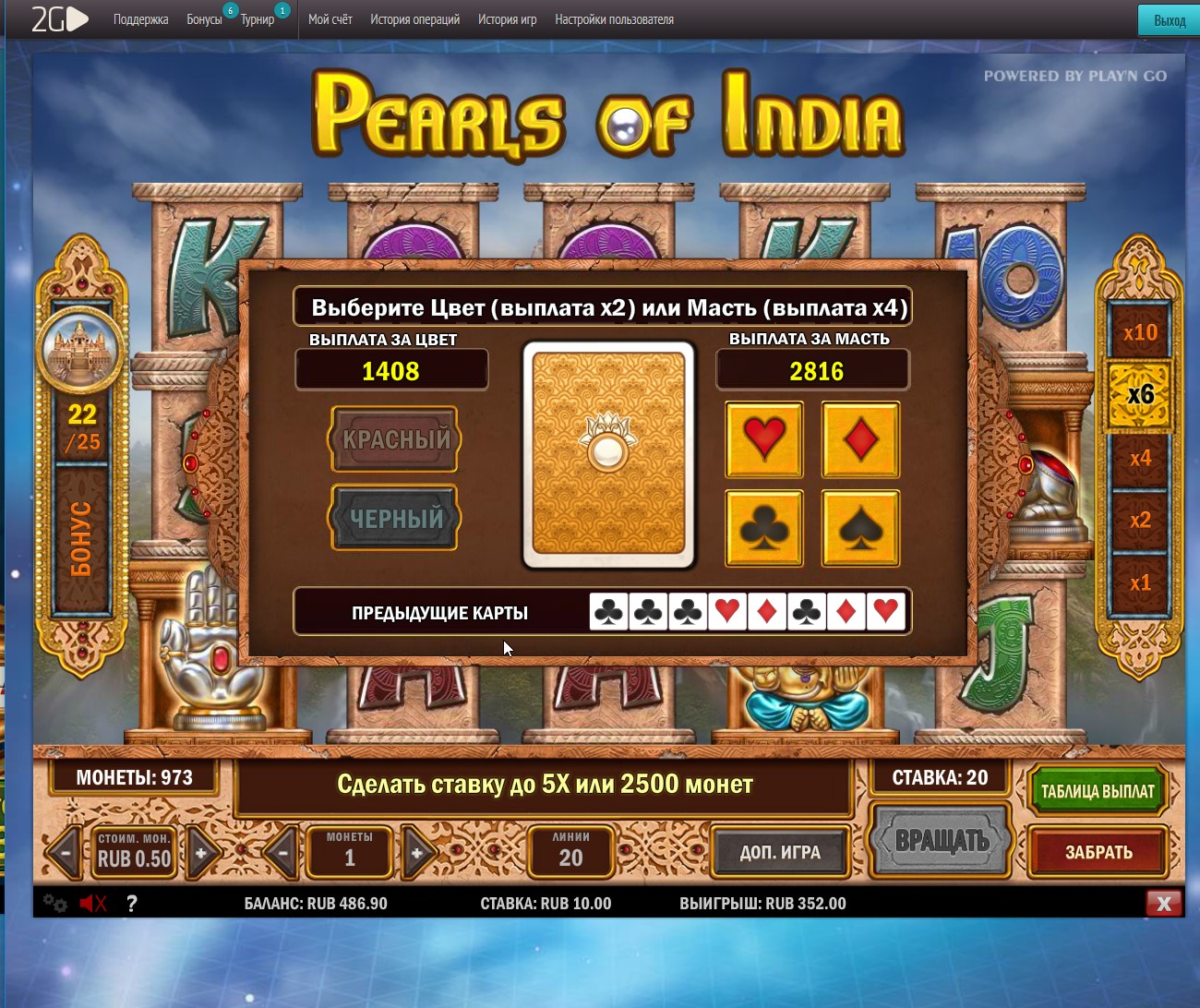Decrease the coin value with left arrow
1200x1008 pixels.
(x=66, y=853)
